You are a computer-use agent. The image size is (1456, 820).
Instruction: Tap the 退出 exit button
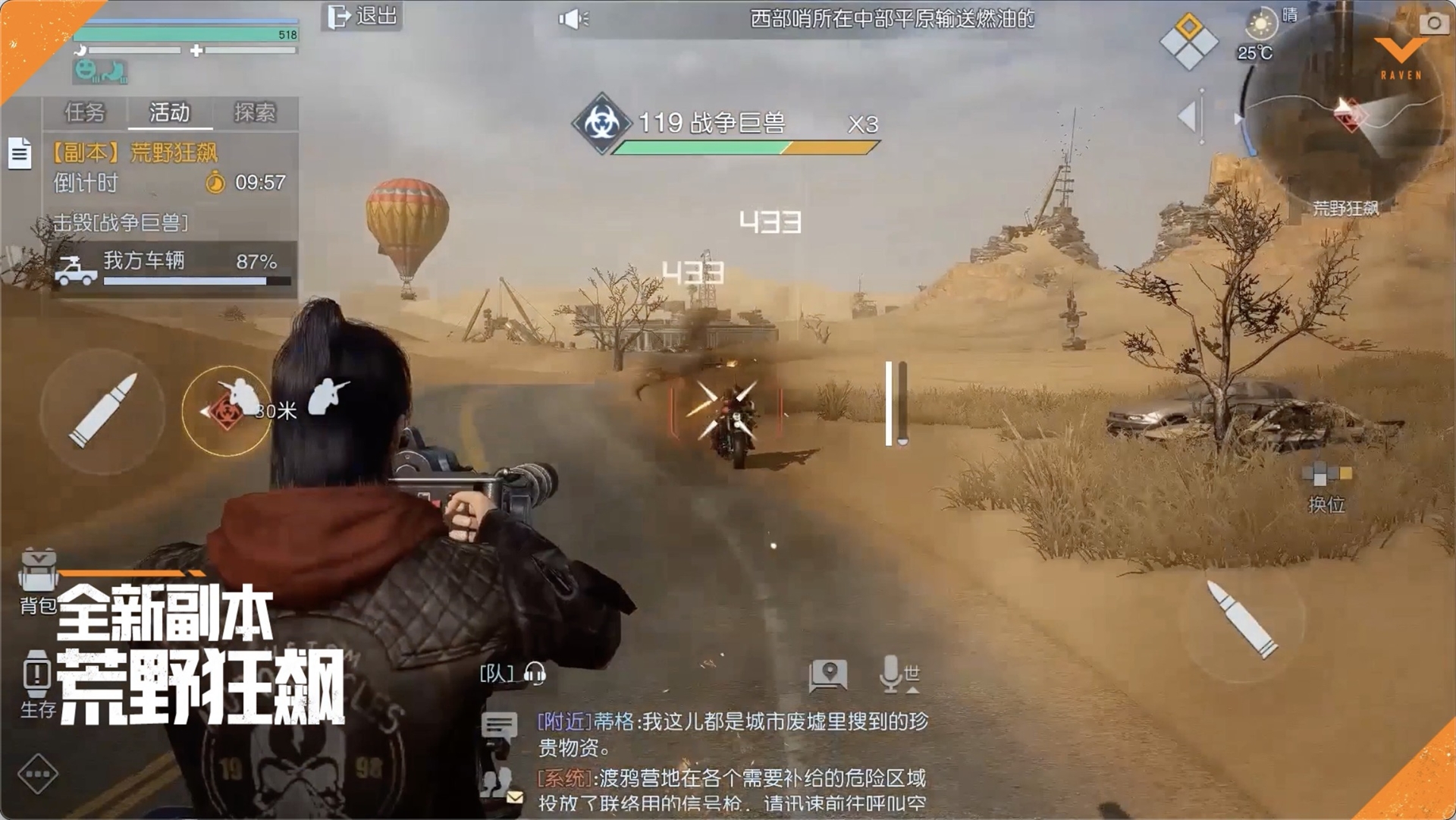pos(362,16)
